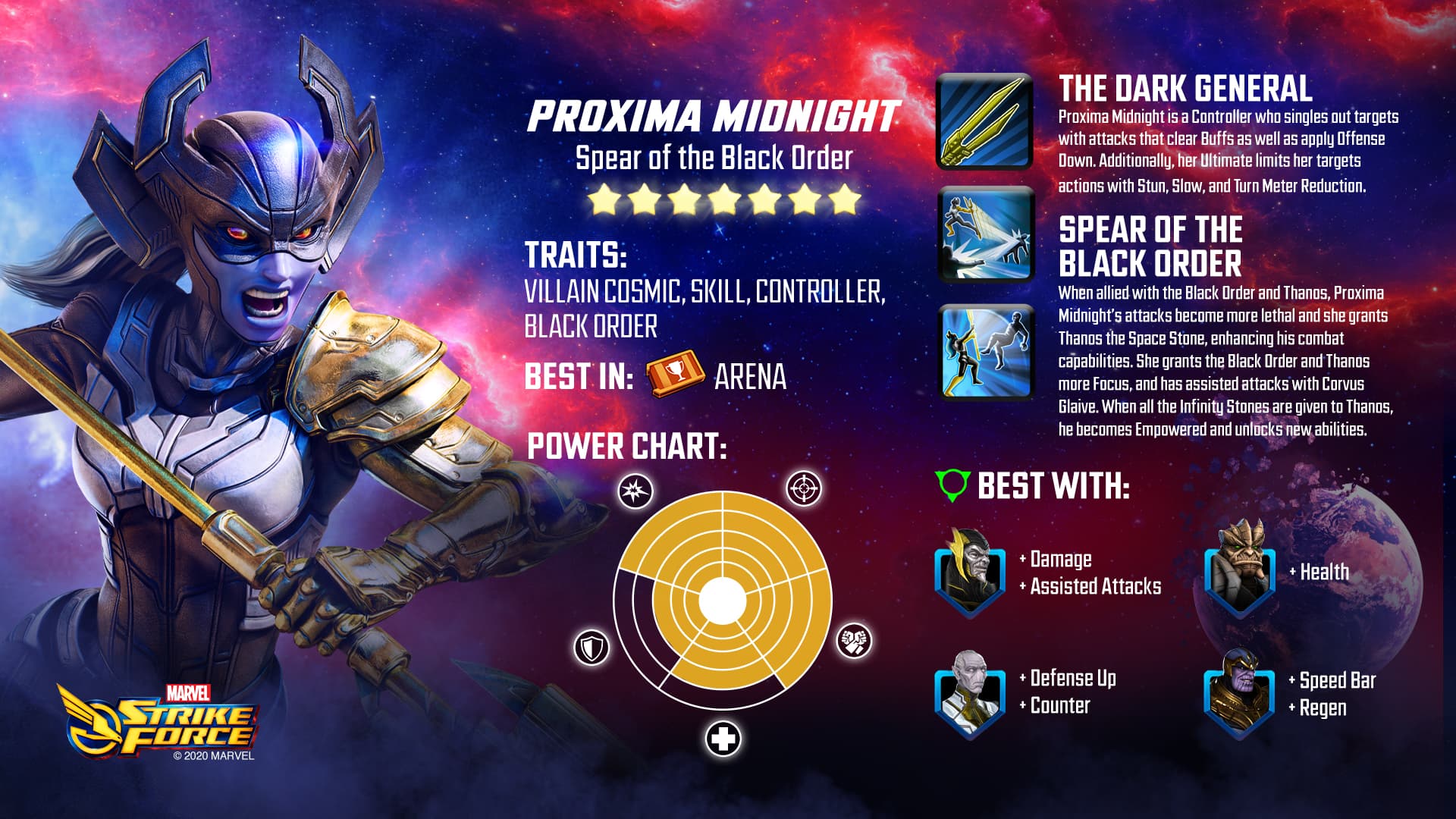Choose the Corvus Glaive ally portrait
Viewport: 1456px width, 819px height.
click(970, 574)
